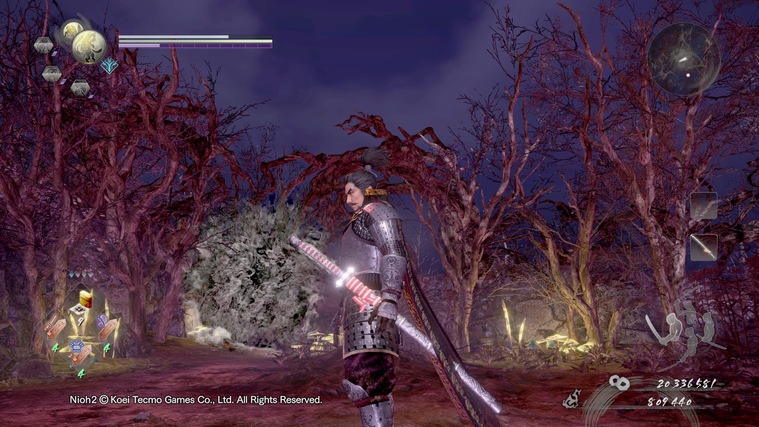
Task: Click the circular minimap radar
Action: click(683, 58)
